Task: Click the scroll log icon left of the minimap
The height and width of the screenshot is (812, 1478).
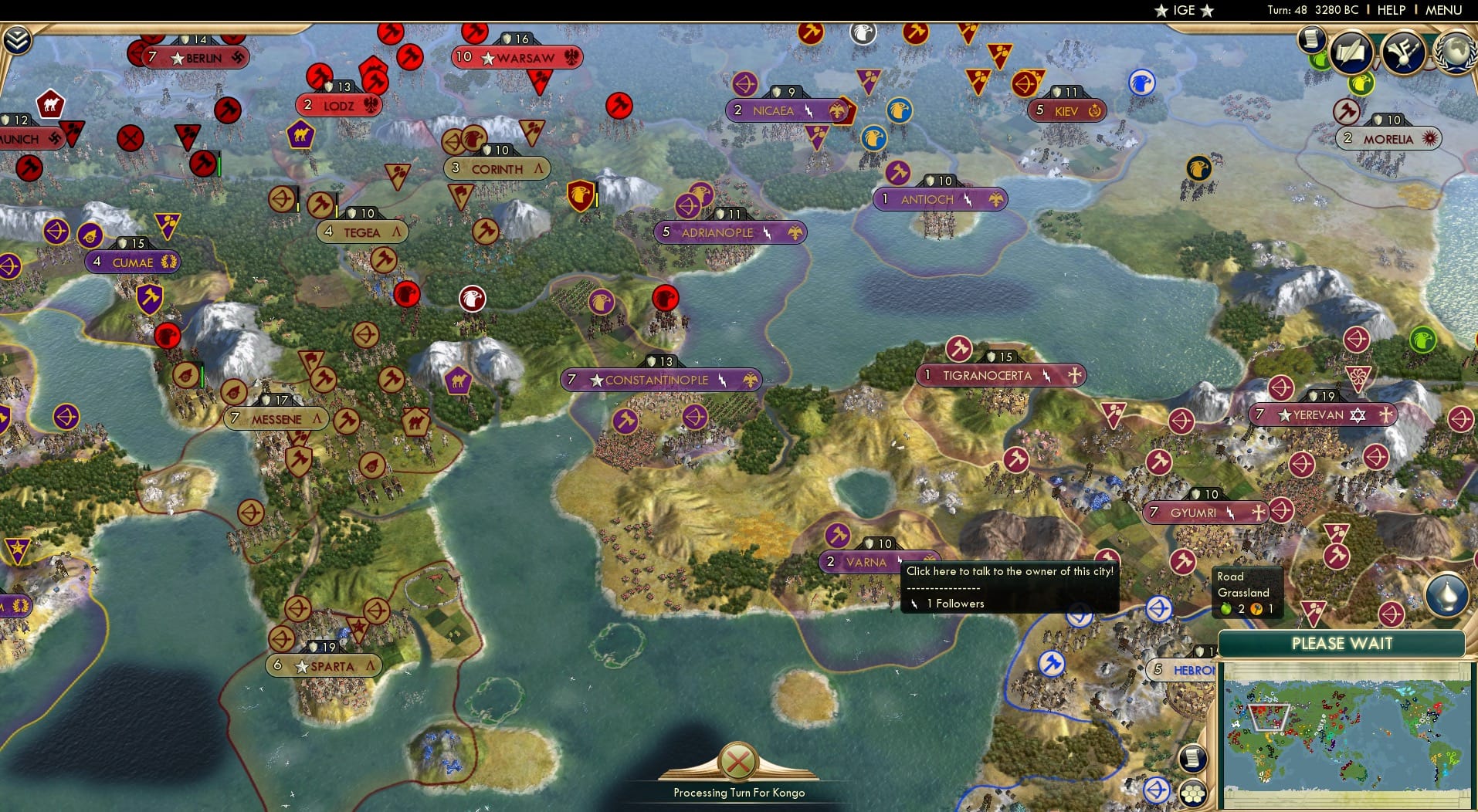Action: point(1194,758)
